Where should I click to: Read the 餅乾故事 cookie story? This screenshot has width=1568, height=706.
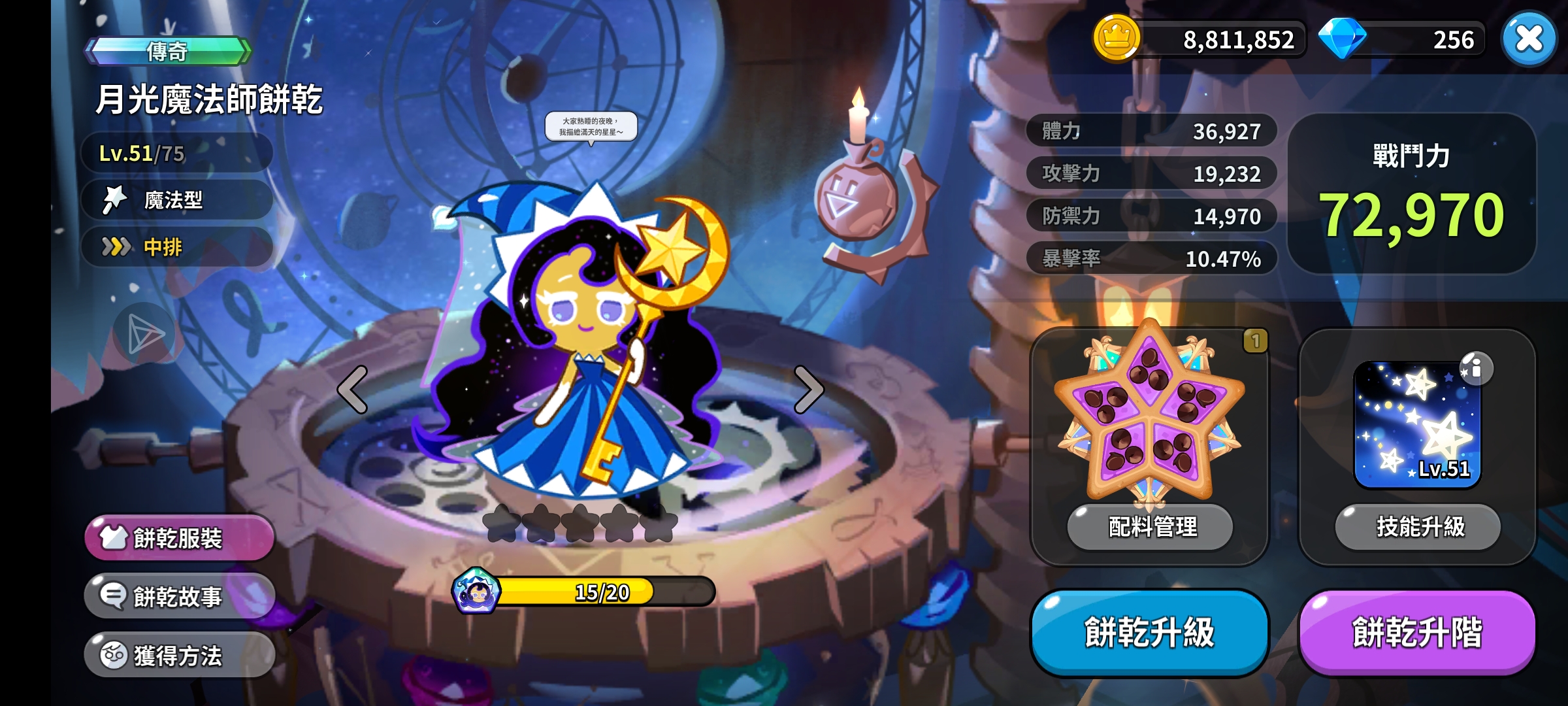click(179, 596)
